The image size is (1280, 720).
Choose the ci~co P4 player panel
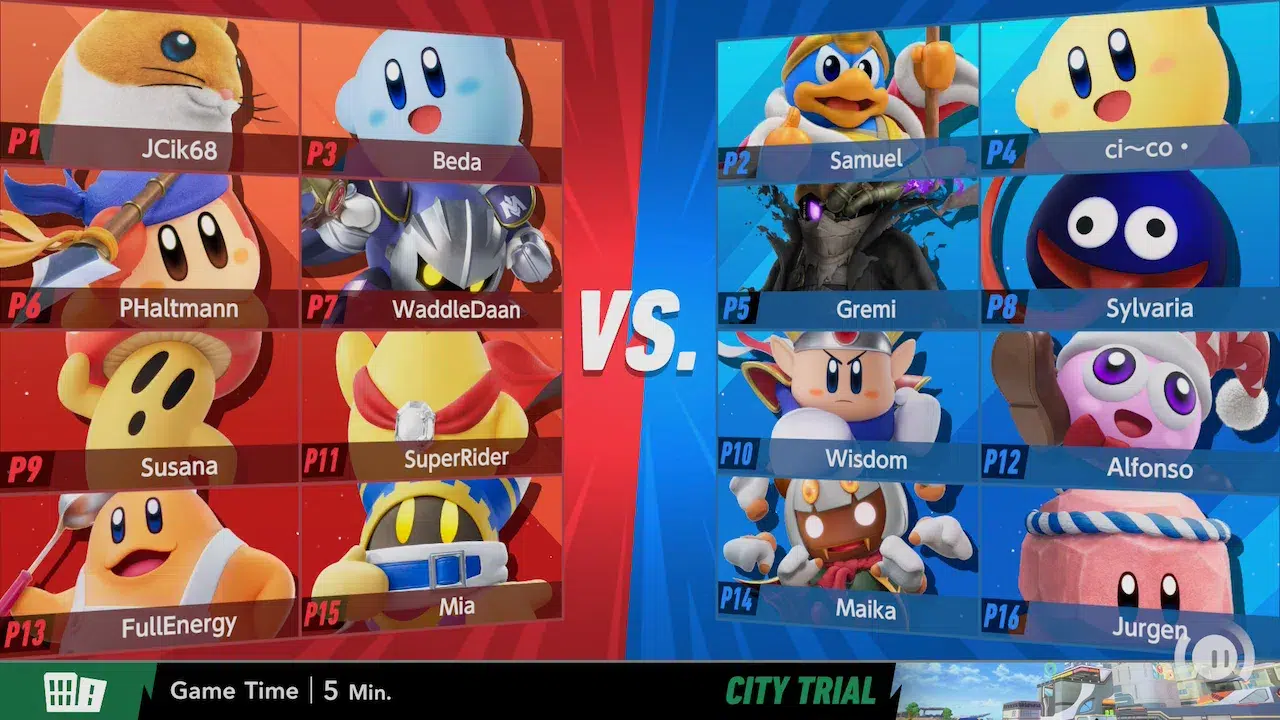click(x=1115, y=95)
